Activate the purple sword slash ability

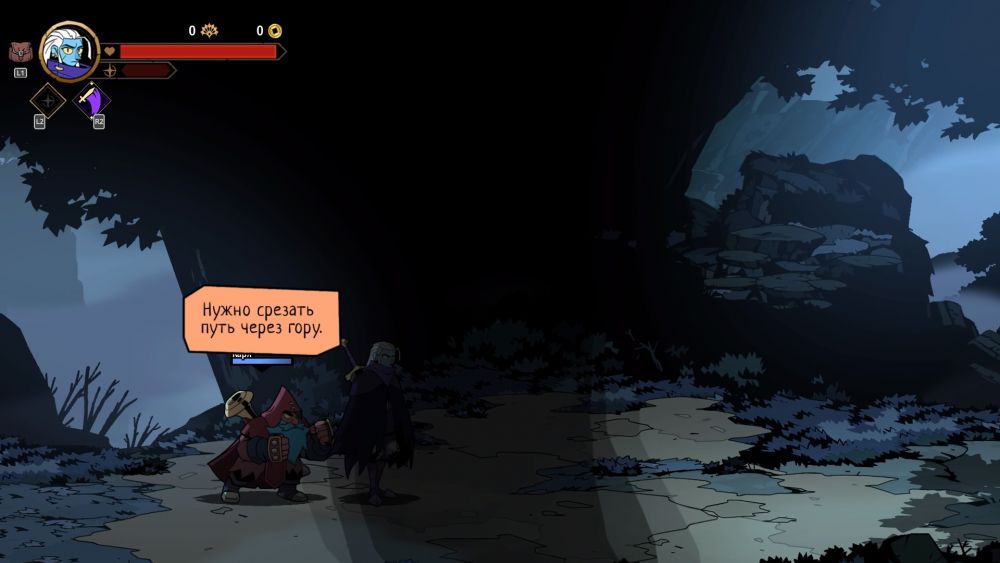click(x=93, y=102)
